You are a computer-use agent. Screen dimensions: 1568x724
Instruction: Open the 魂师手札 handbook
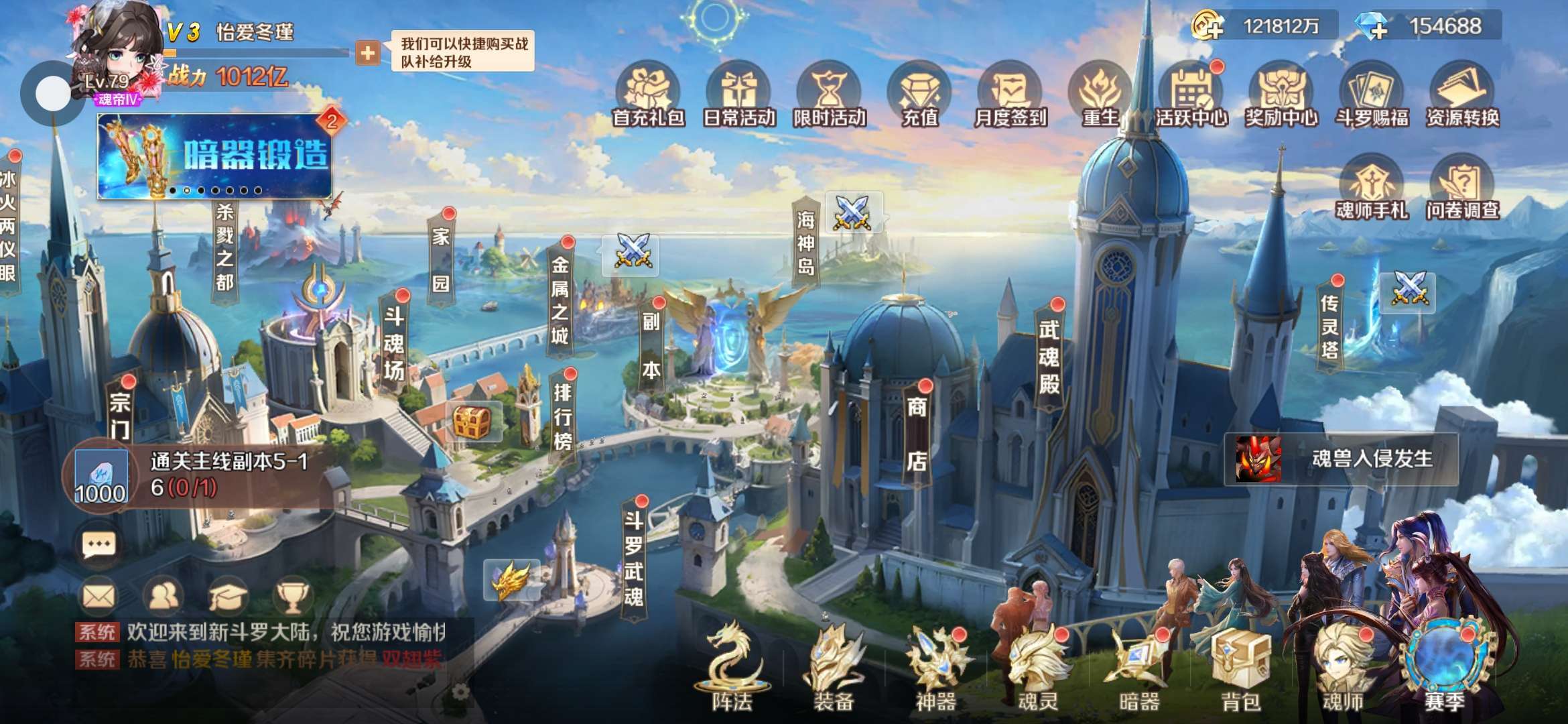click(1371, 188)
